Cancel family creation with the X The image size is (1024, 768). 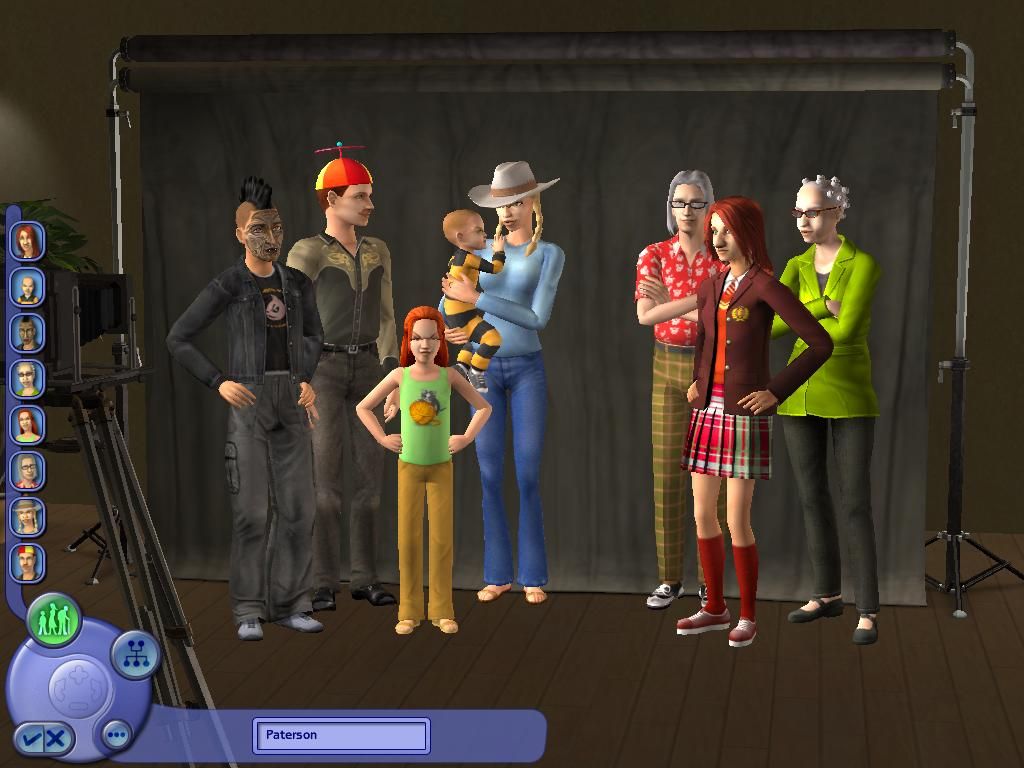coord(57,739)
